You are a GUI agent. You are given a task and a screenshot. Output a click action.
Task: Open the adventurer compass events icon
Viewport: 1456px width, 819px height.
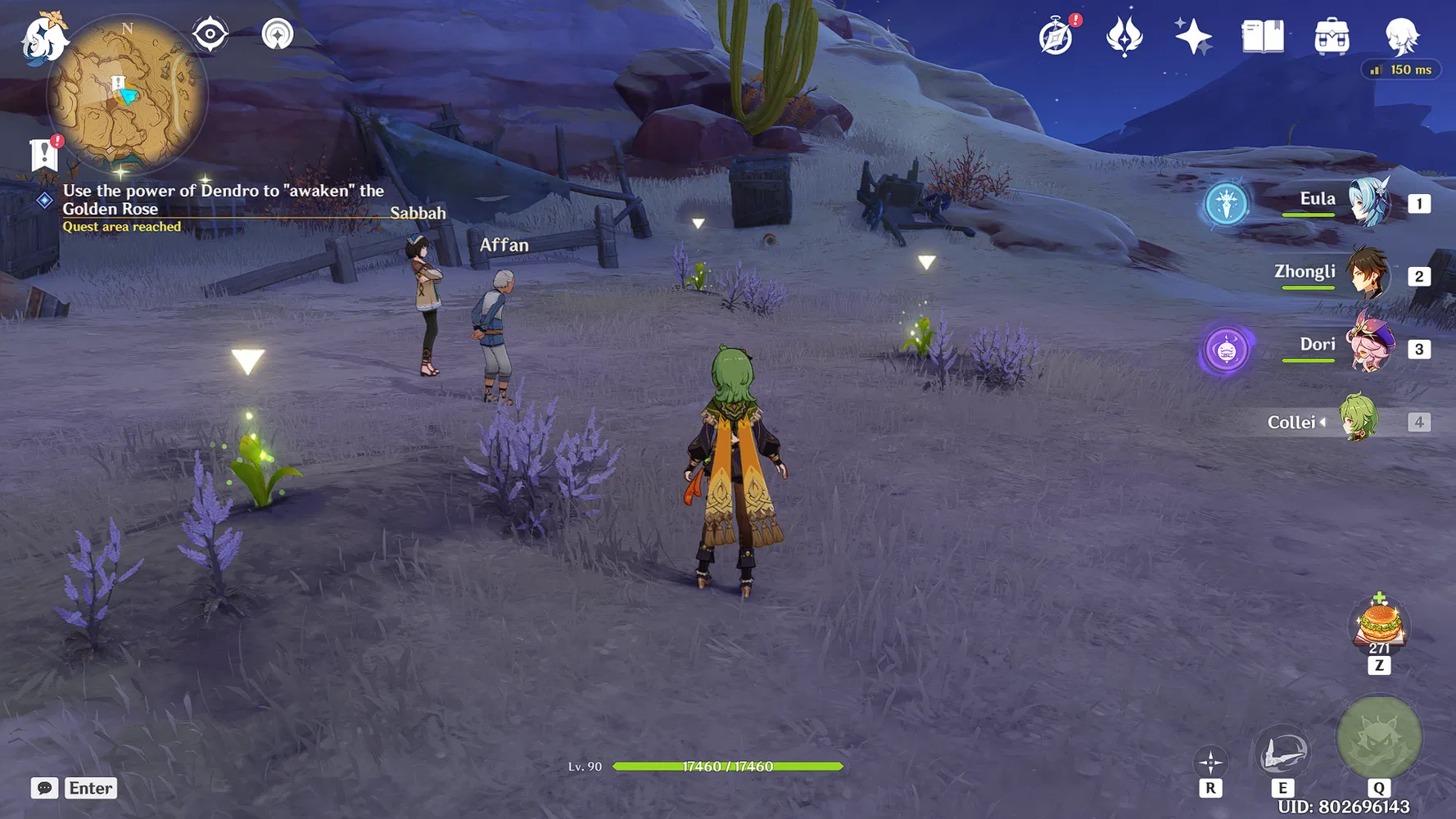1056,37
